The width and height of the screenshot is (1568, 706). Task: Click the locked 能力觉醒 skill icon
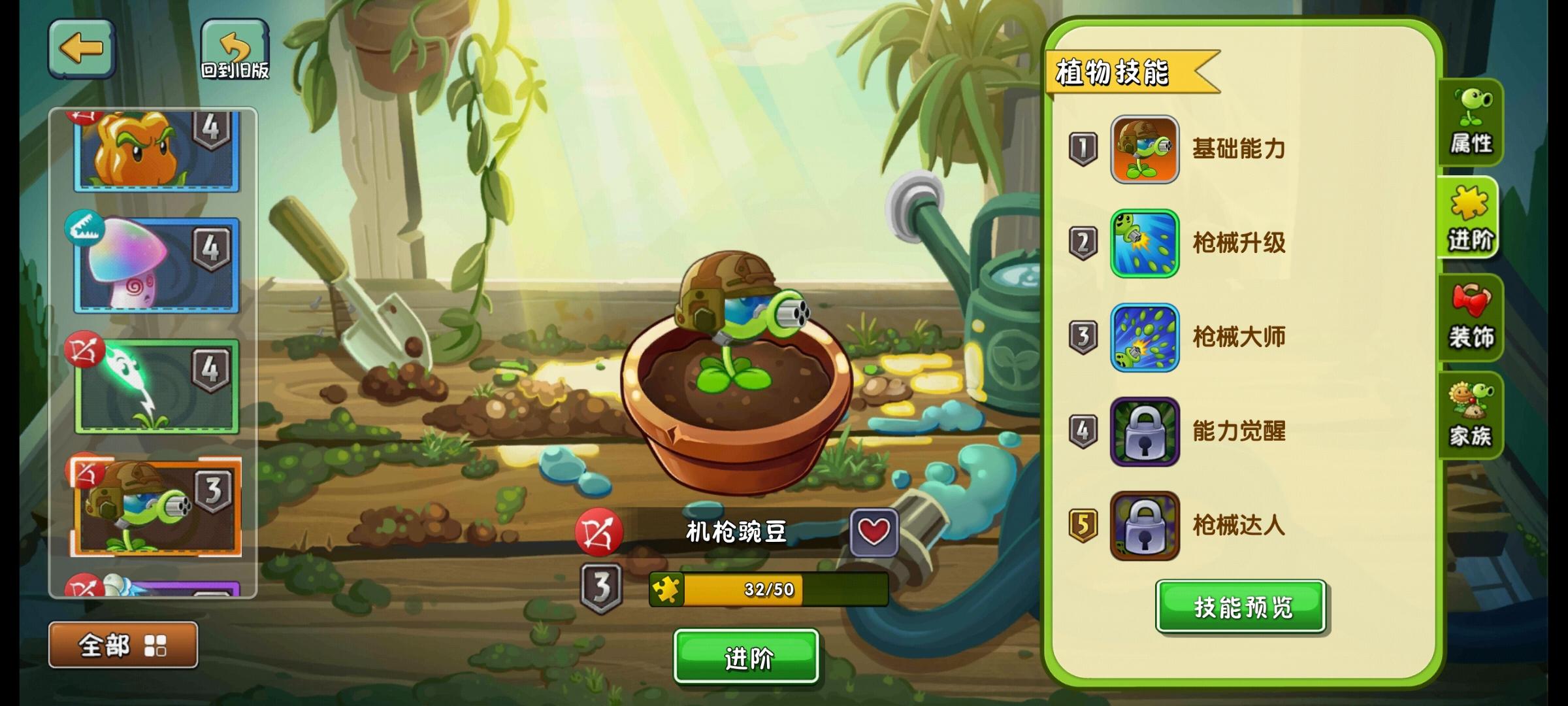tap(1145, 433)
